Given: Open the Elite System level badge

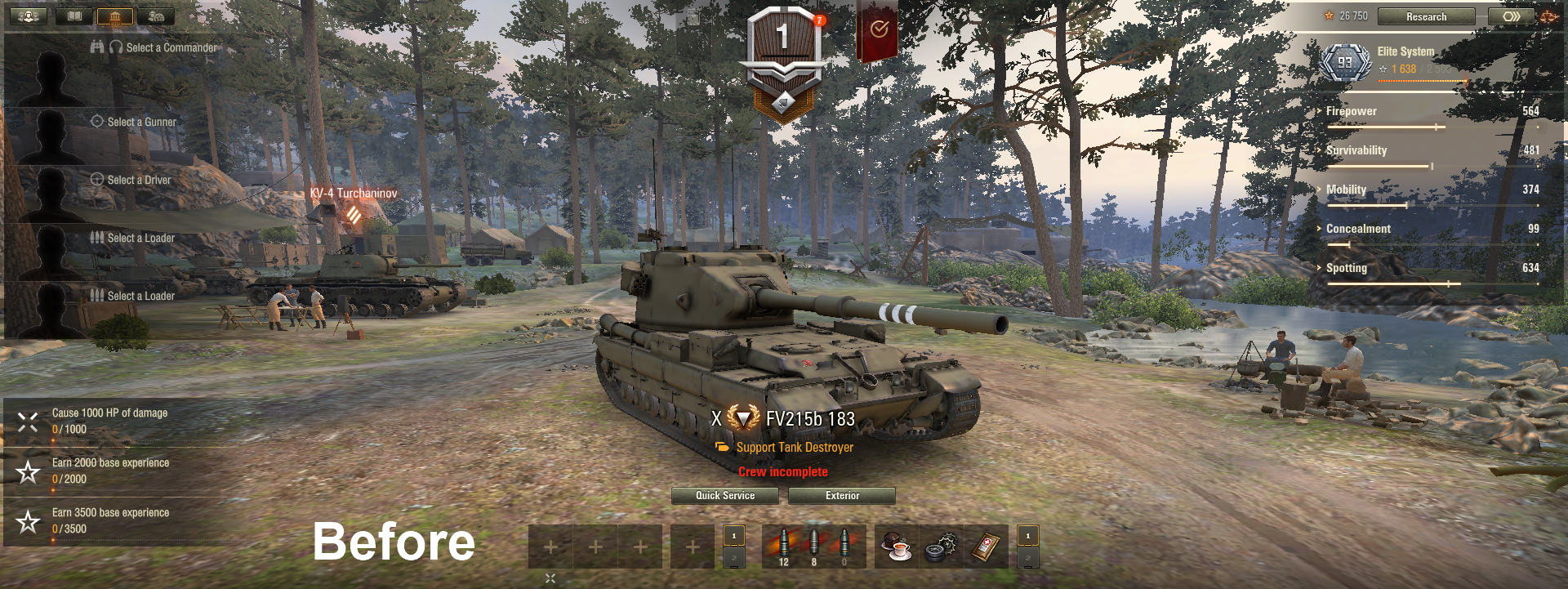Looking at the screenshot, I should pos(1344,63).
